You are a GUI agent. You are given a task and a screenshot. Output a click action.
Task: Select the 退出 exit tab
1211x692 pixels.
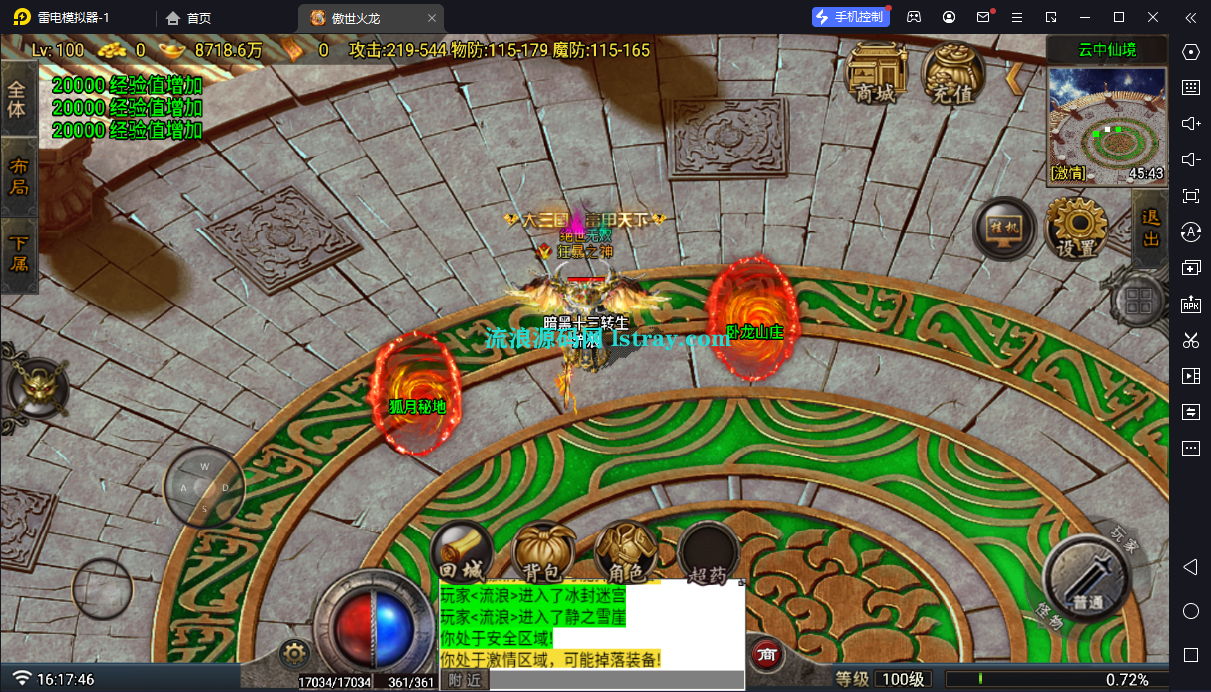click(x=1150, y=227)
